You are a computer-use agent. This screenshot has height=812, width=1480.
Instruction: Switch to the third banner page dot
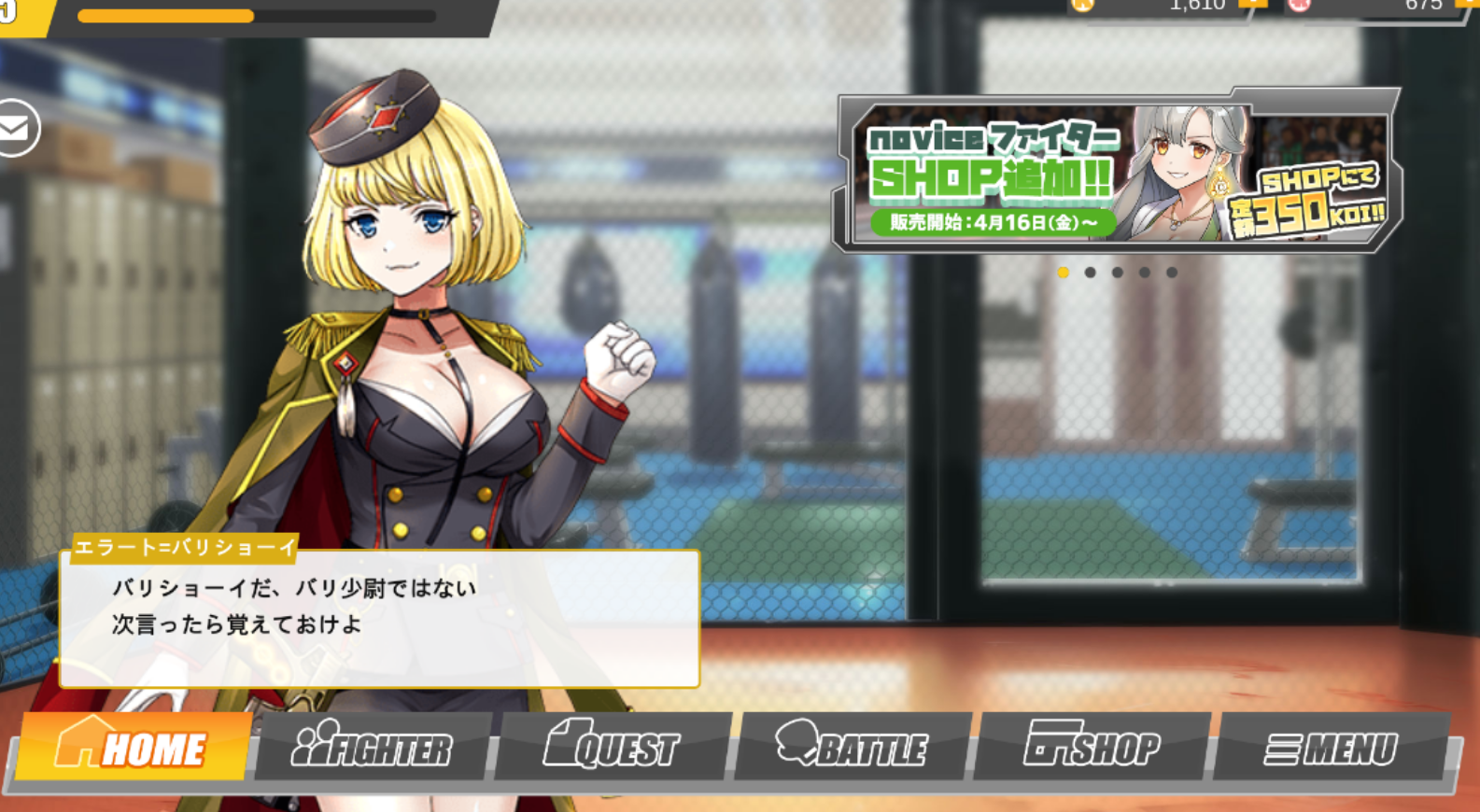[1116, 273]
